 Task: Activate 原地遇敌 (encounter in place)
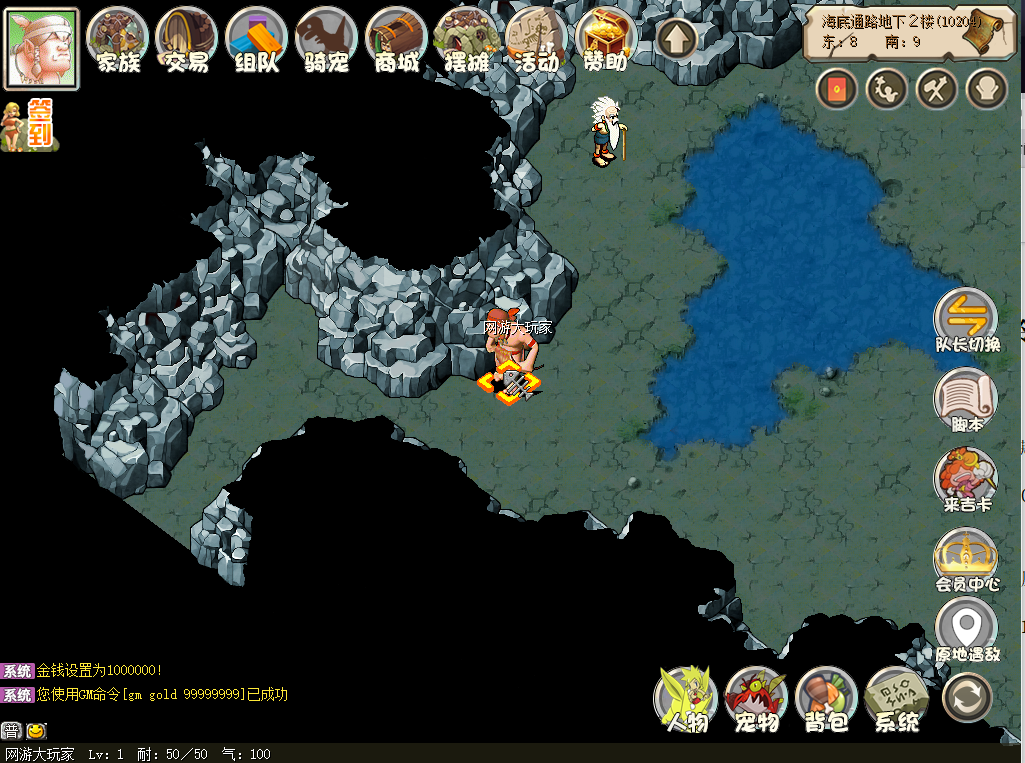pyautogui.click(x=966, y=630)
